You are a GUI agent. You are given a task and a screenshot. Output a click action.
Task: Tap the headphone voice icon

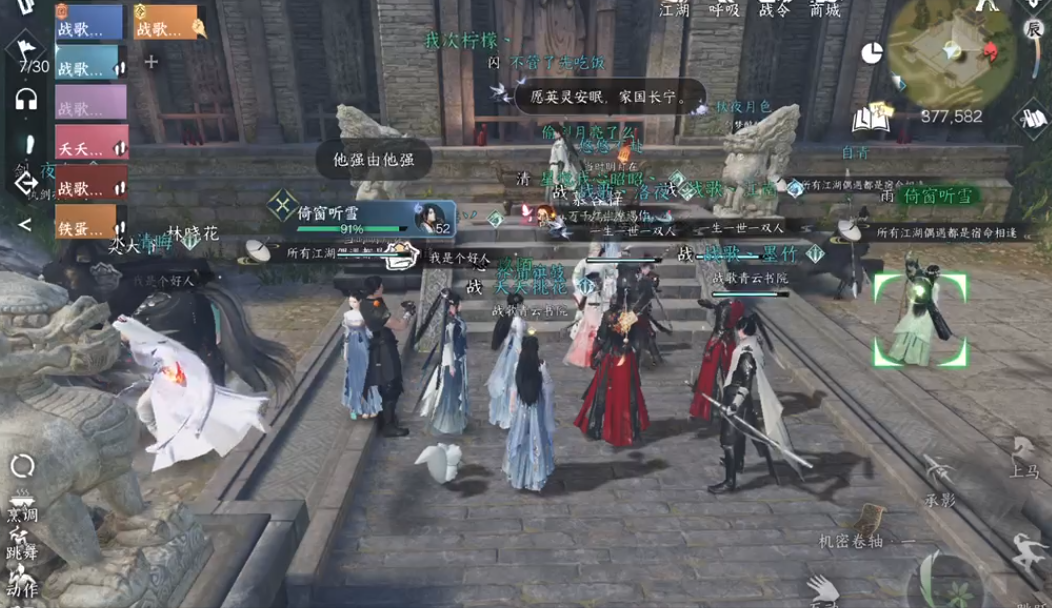[26, 98]
